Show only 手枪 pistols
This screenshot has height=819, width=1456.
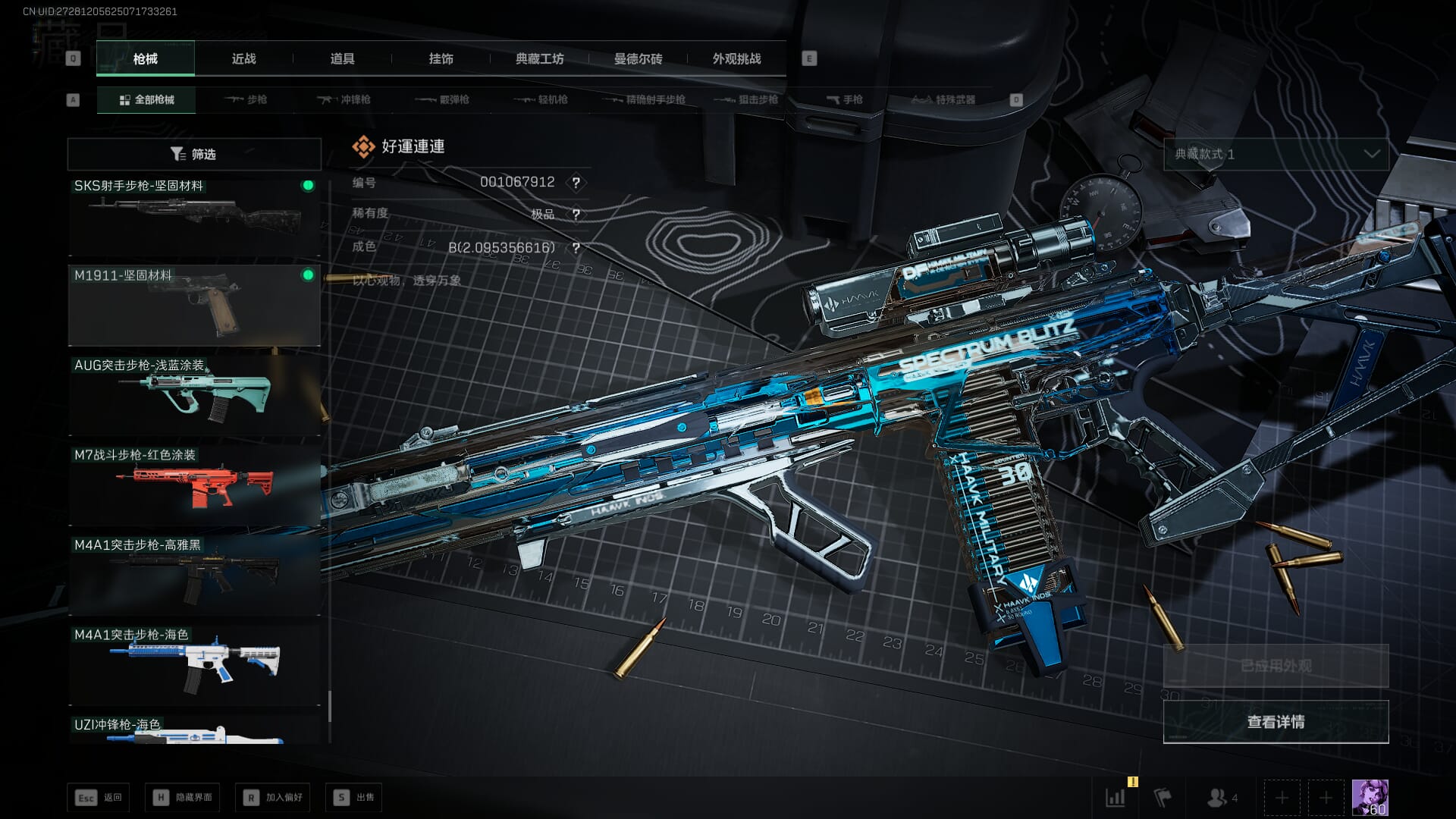point(845,100)
